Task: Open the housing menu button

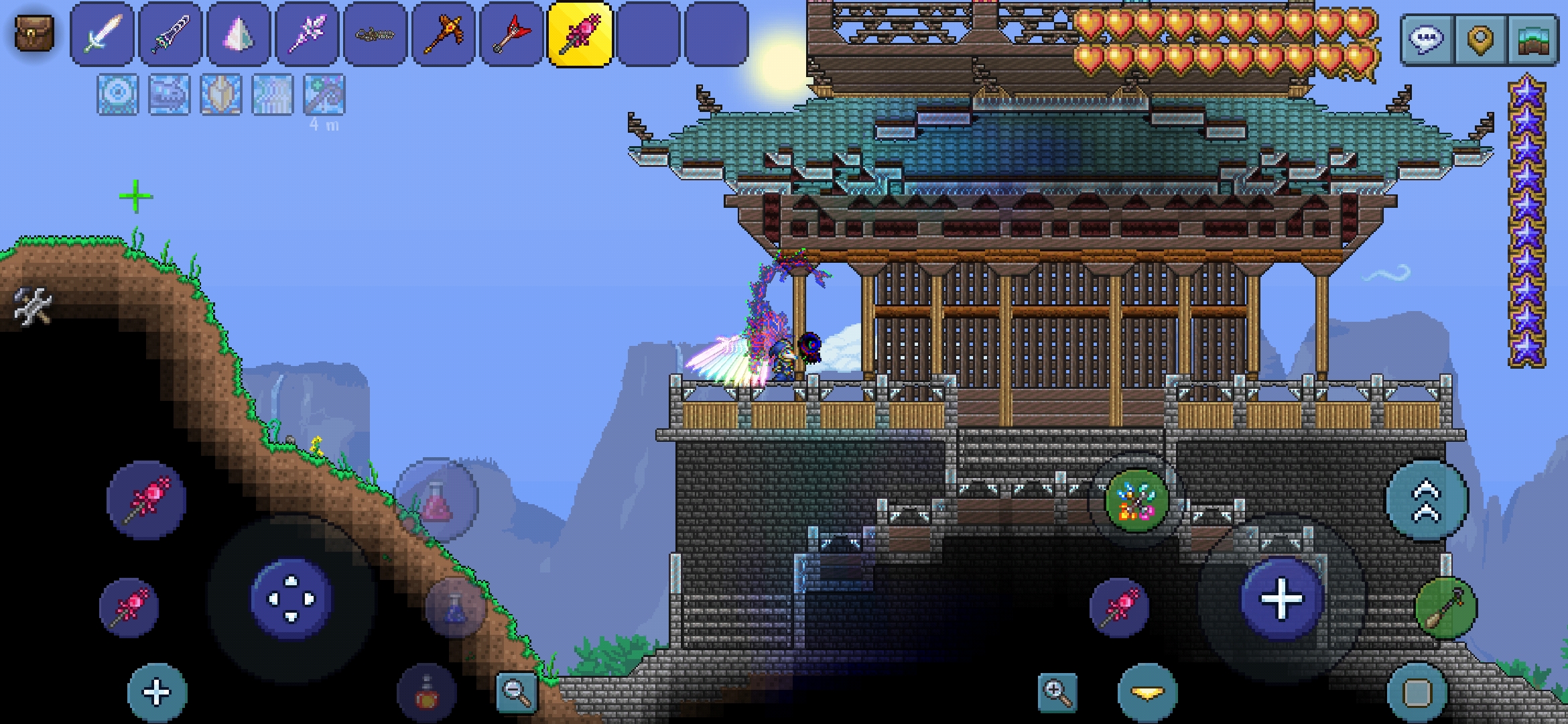Action: [x=1533, y=39]
